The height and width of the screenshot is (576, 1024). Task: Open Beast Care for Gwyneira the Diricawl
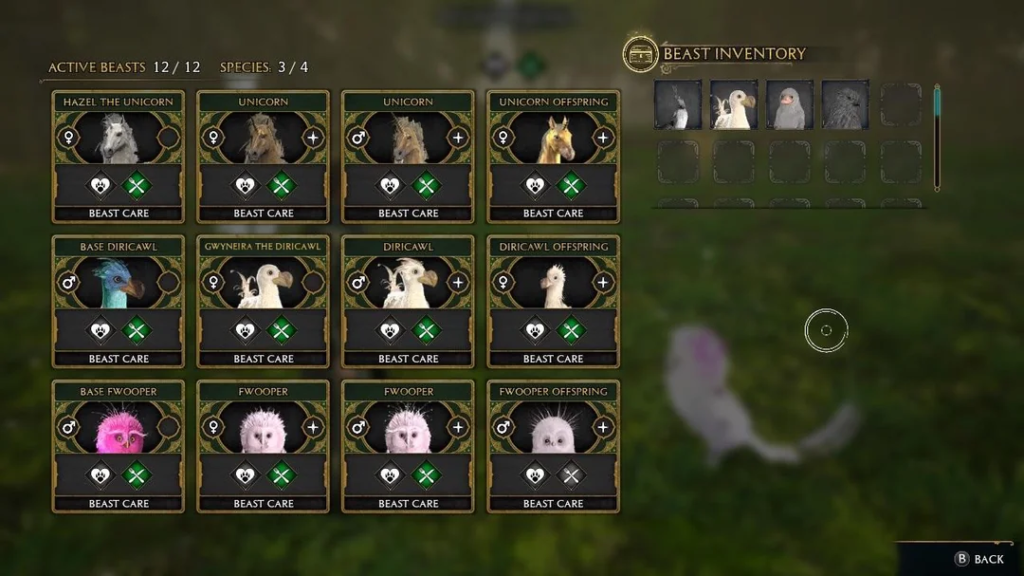[263, 358]
